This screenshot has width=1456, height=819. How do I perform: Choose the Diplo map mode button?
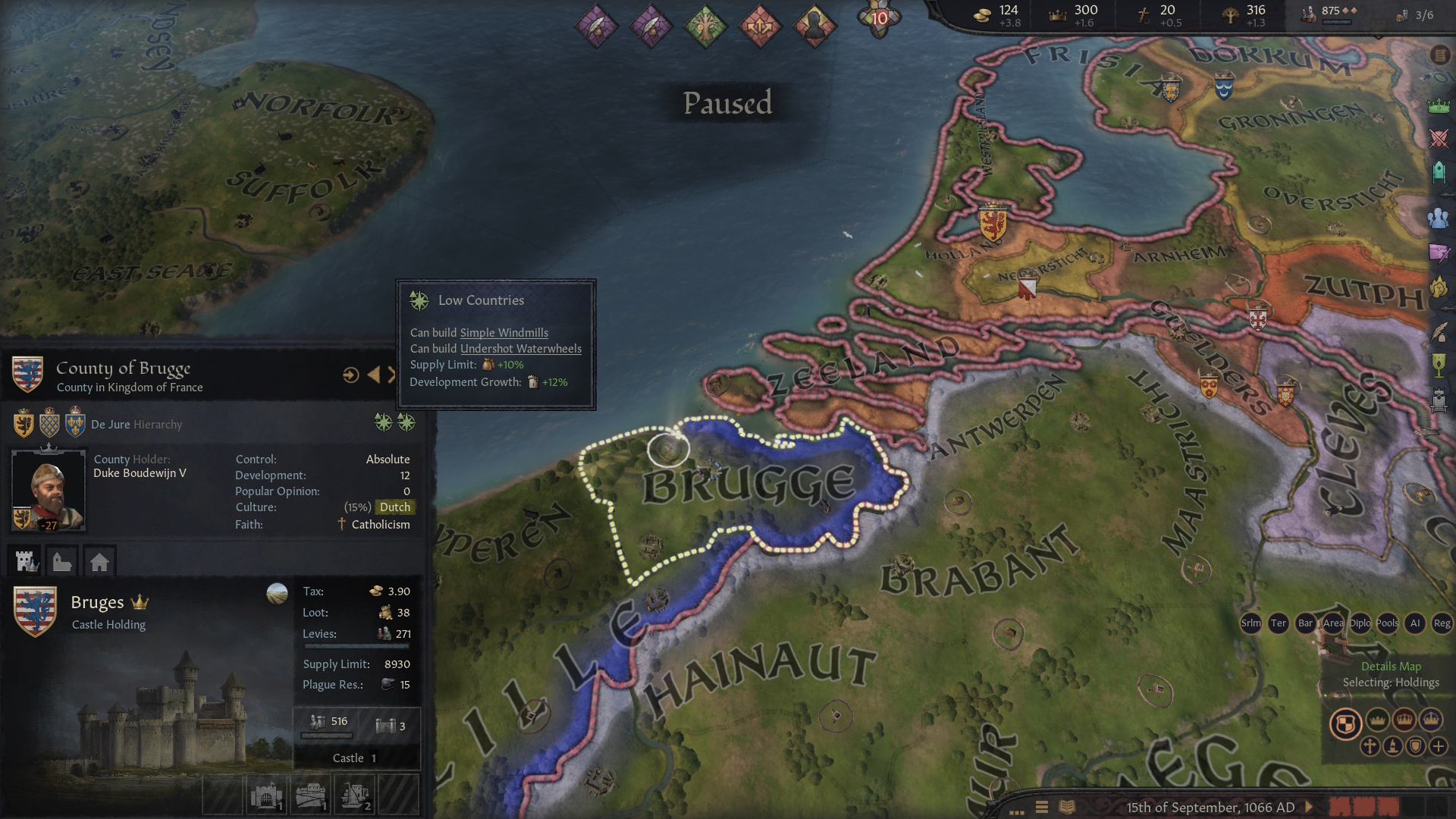[x=1360, y=623]
